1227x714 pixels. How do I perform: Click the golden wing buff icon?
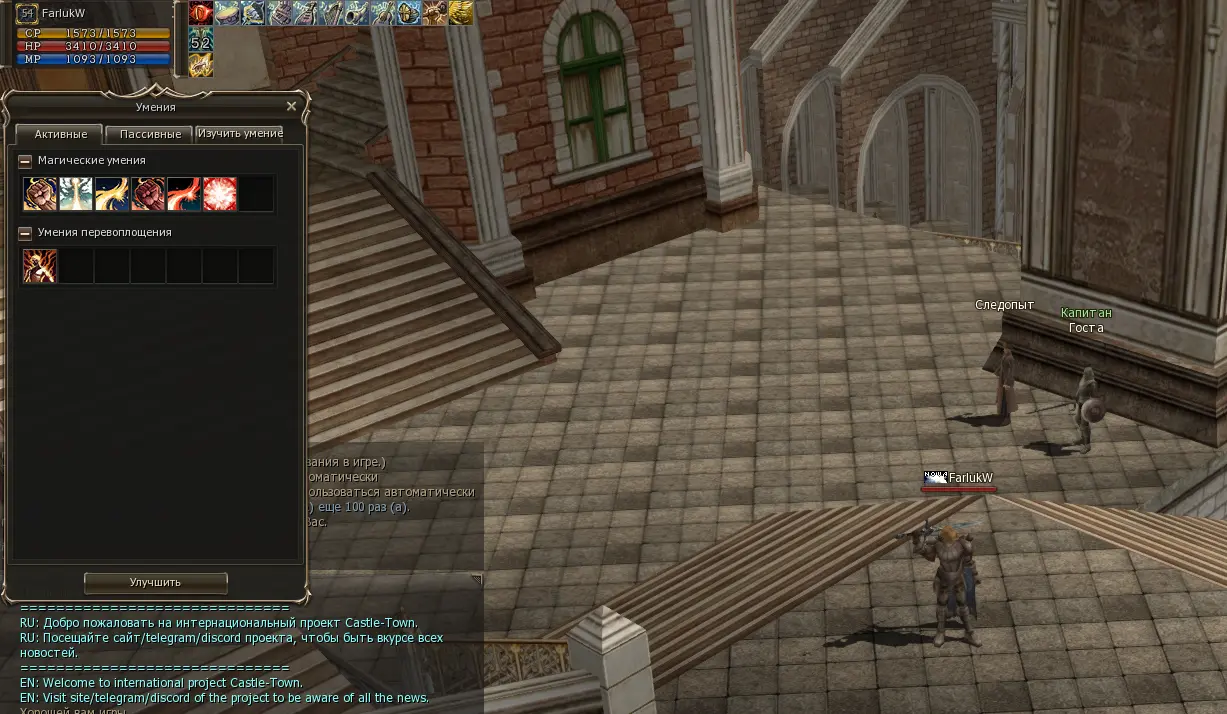[461, 13]
